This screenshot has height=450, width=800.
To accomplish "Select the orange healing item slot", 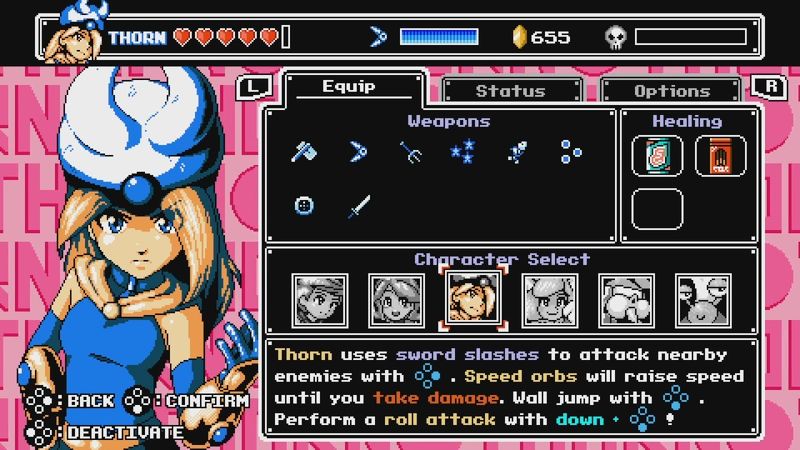I will click(720, 157).
